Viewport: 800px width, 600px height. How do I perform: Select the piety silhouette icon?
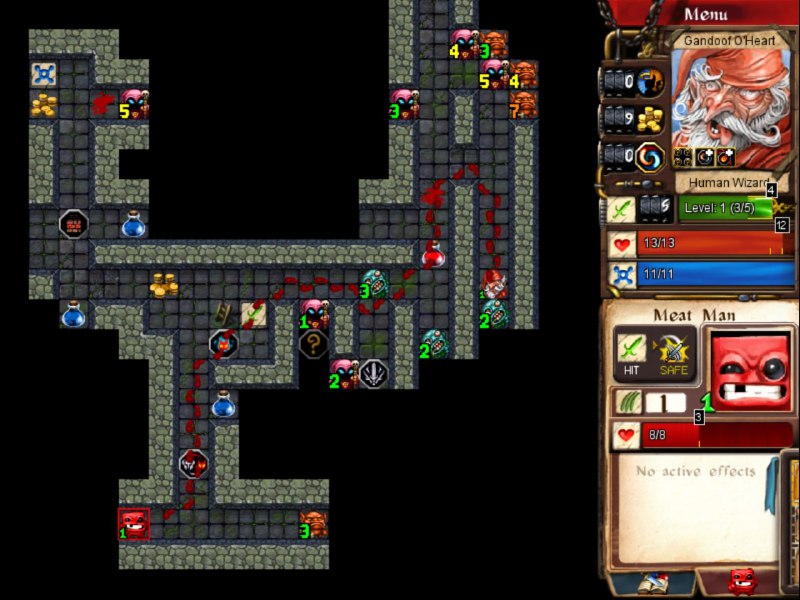click(x=651, y=81)
